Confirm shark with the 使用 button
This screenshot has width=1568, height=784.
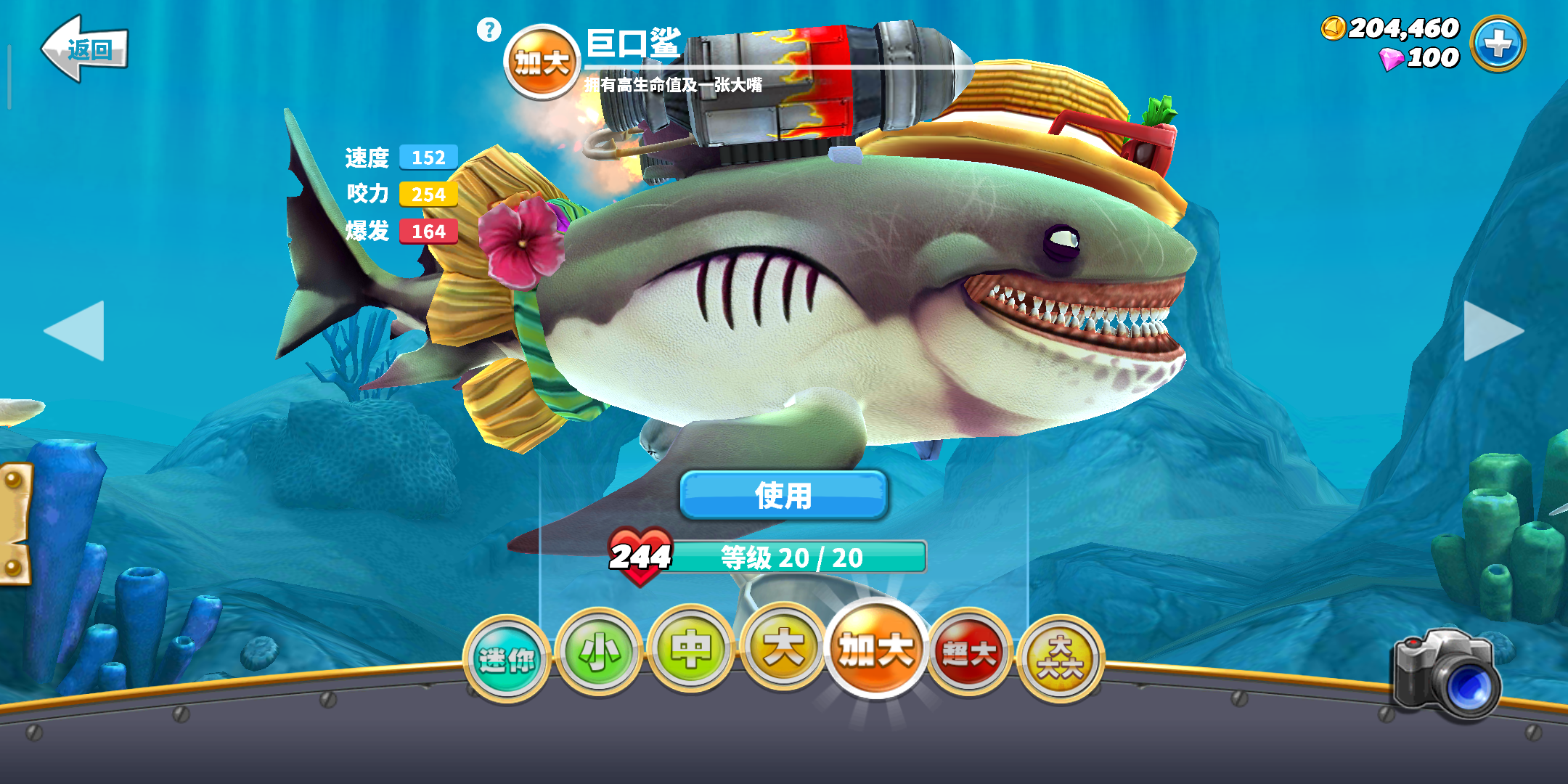click(x=783, y=495)
